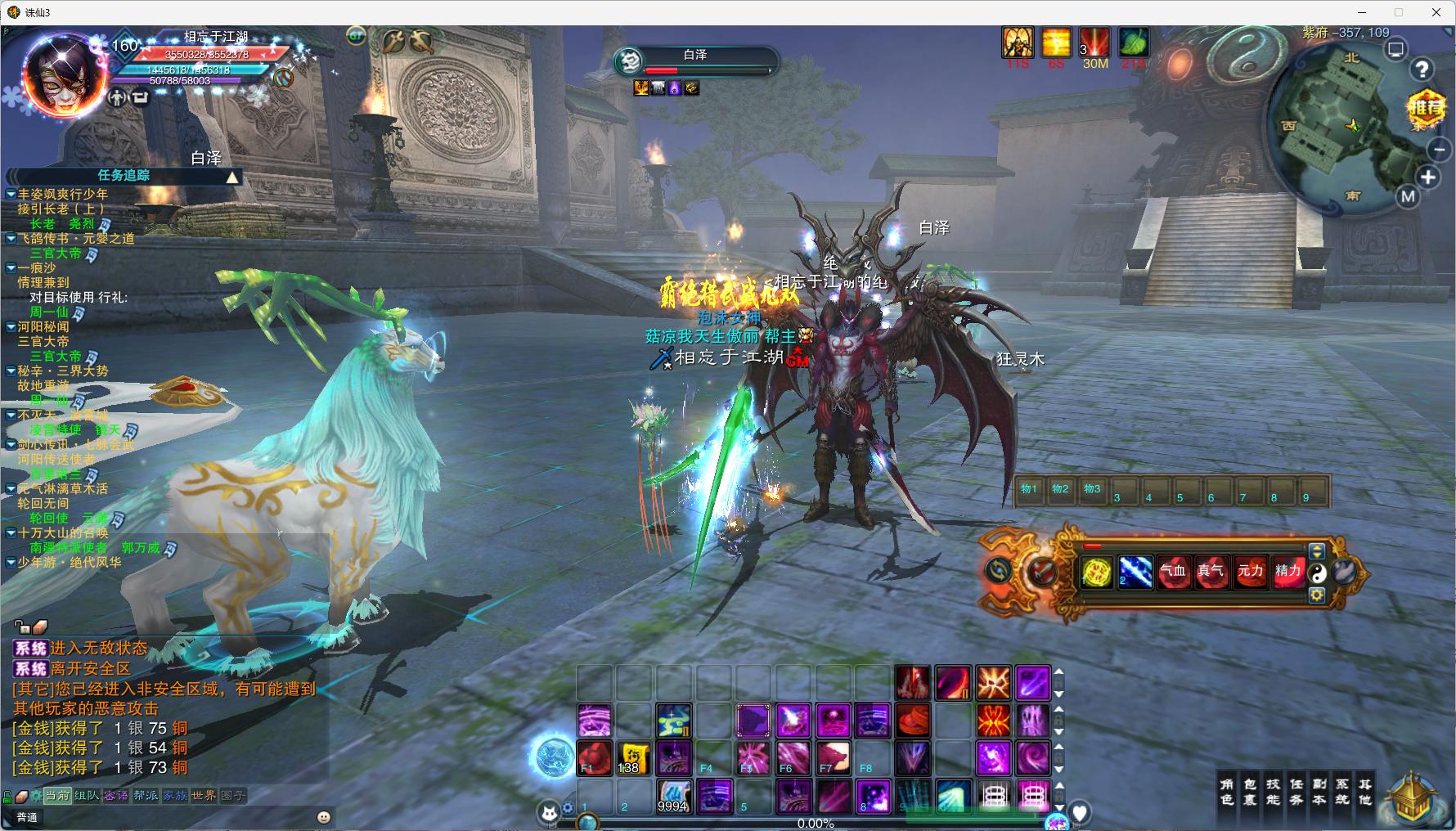Open the 推荐 recommendation badge

1426,107
